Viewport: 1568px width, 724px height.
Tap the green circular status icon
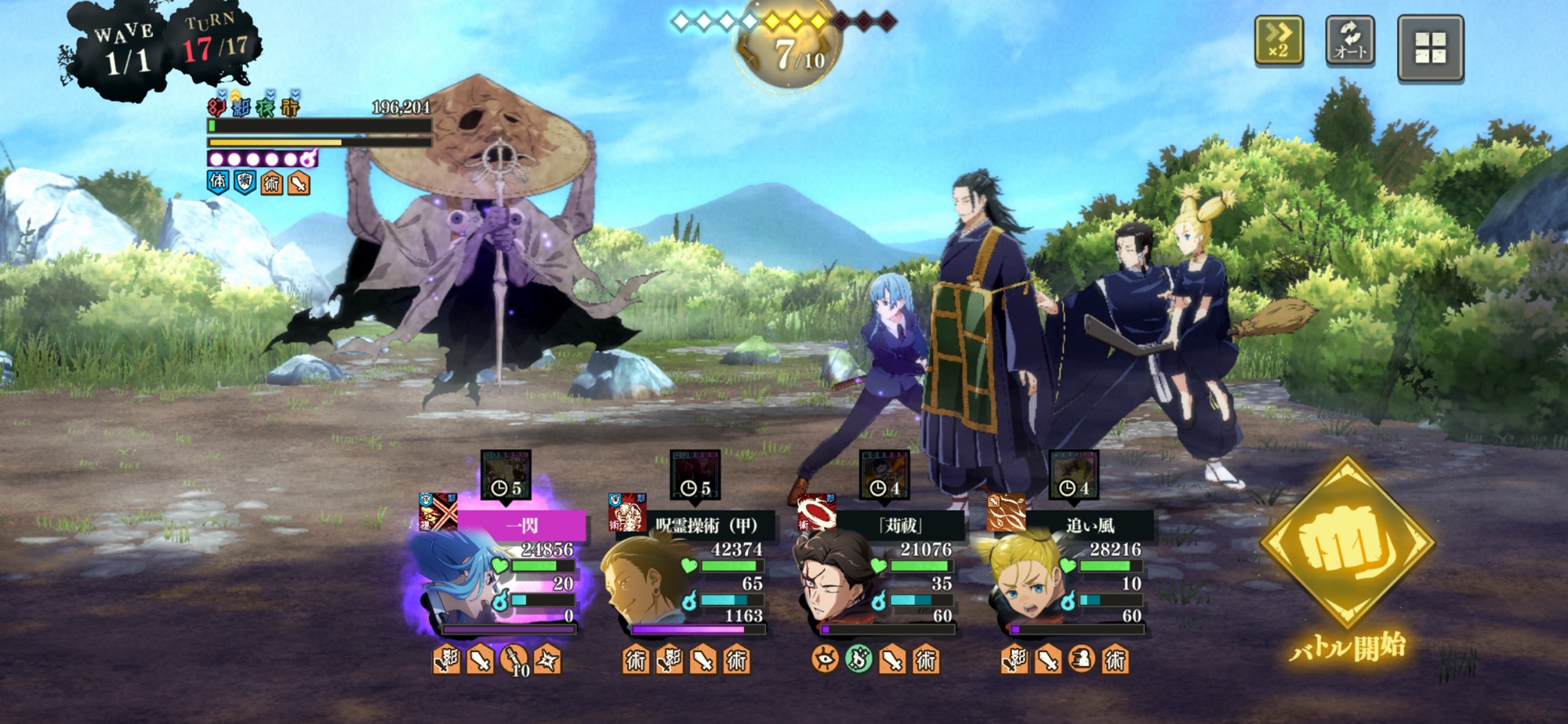[858, 660]
